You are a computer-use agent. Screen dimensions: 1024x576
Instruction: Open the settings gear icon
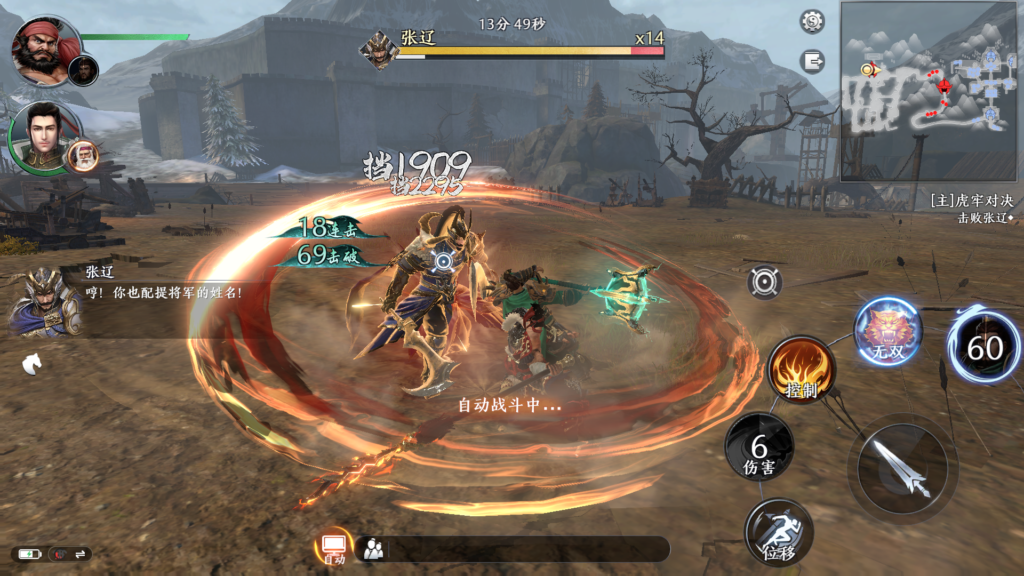coord(812,21)
